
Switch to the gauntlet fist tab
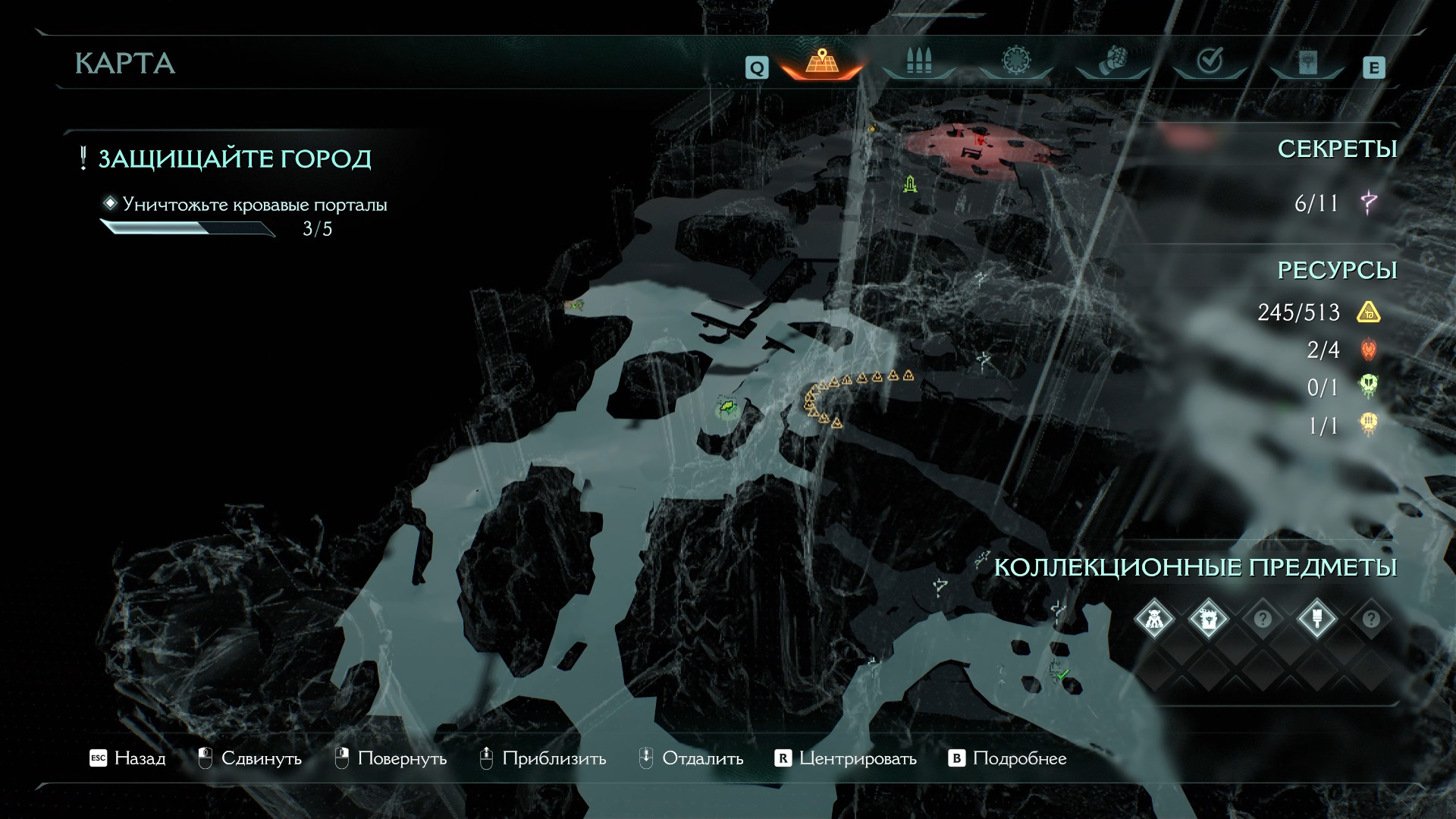1112,61
